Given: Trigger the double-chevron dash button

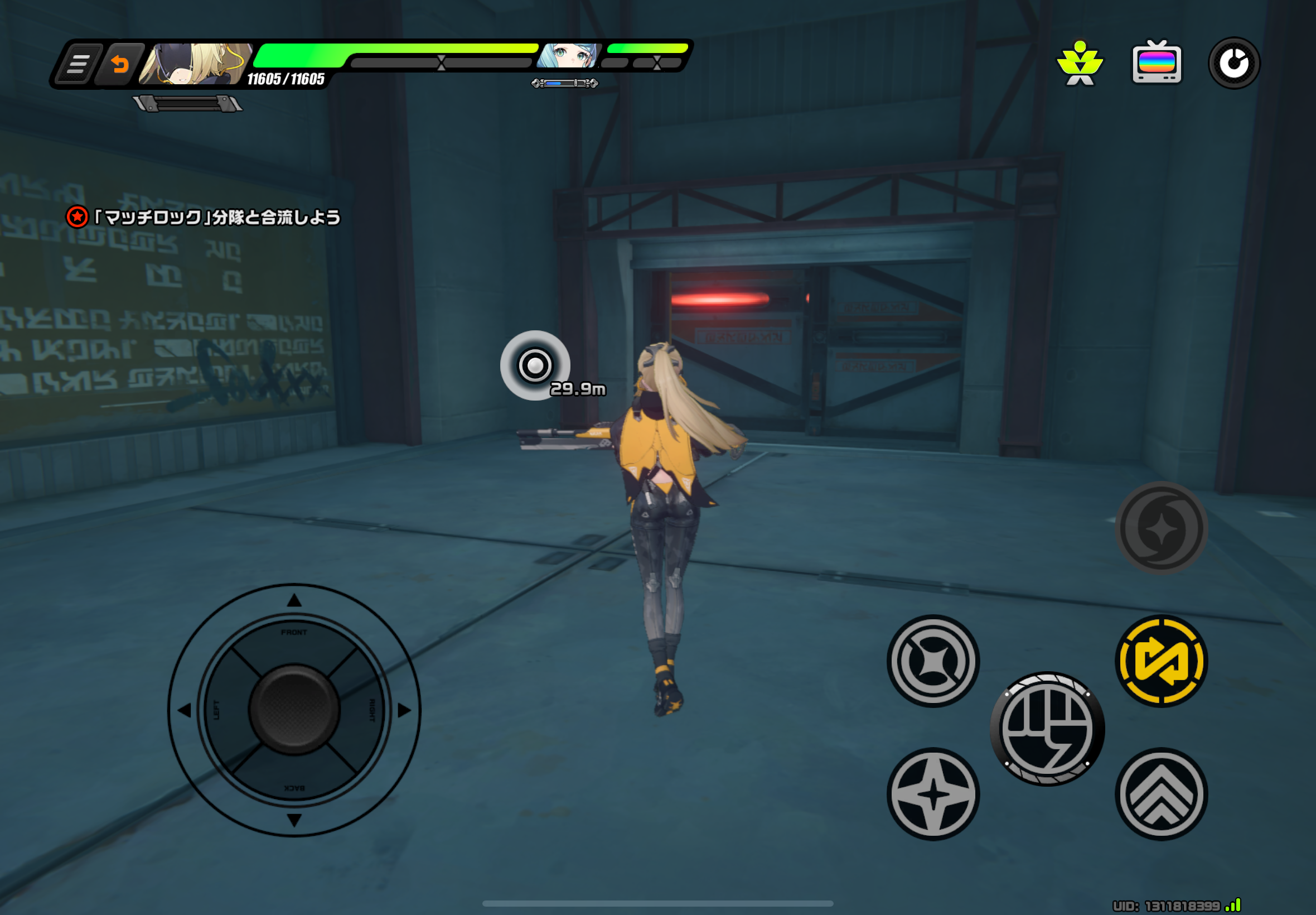Looking at the screenshot, I should pyautogui.click(x=1161, y=794).
